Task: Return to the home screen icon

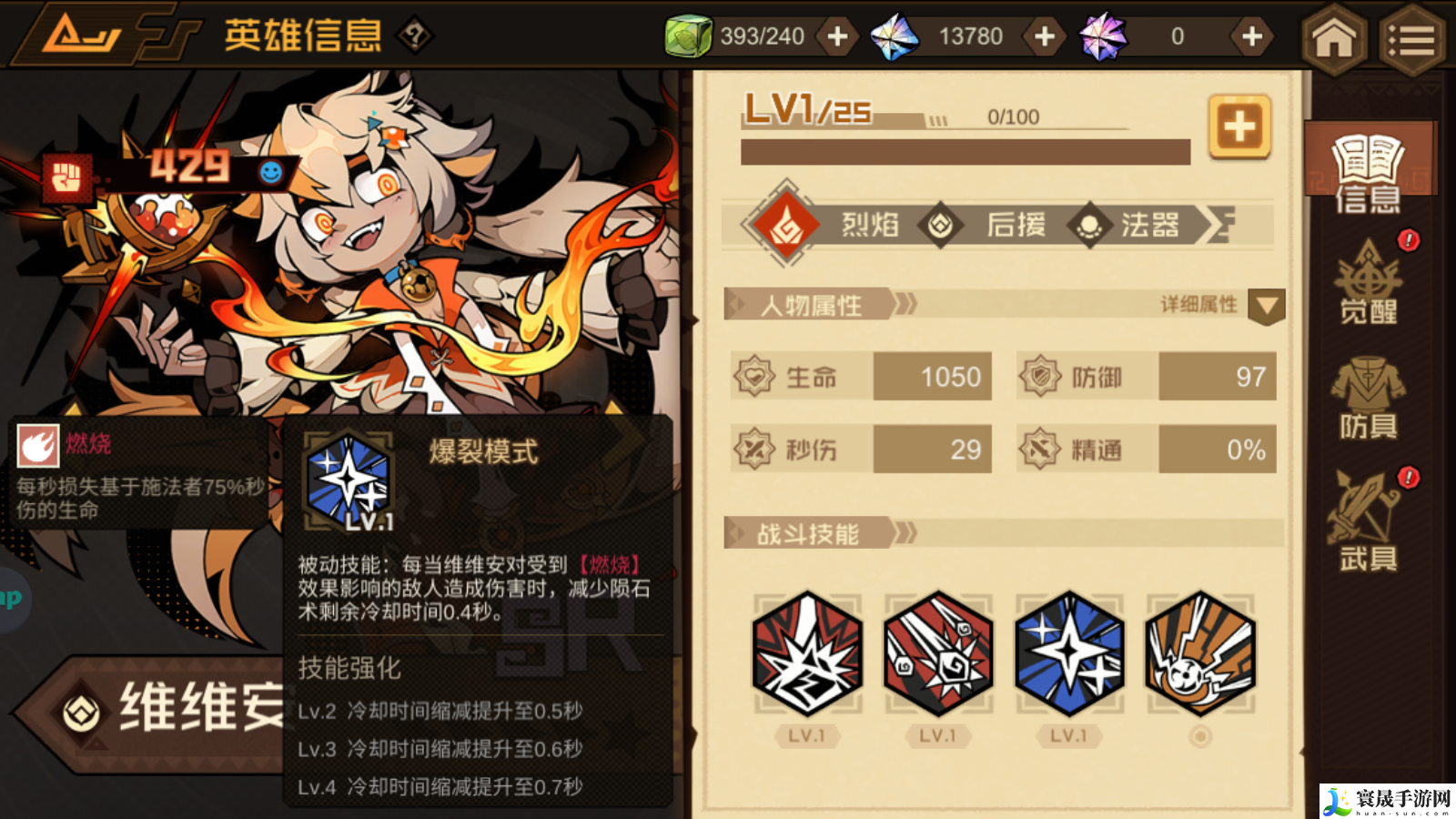Action: [x=1332, y=40]
